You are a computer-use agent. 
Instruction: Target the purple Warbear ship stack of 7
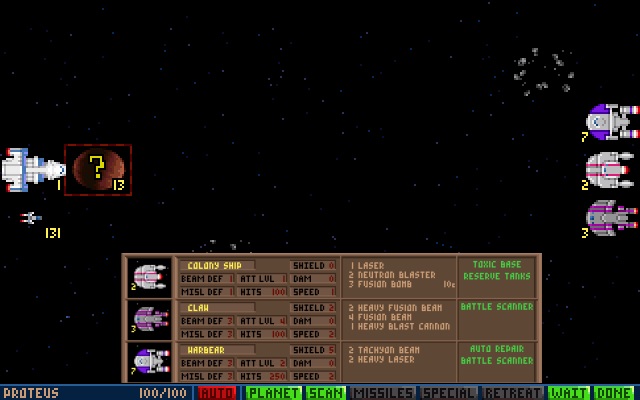pyautogui.click(x=611, y=122)
